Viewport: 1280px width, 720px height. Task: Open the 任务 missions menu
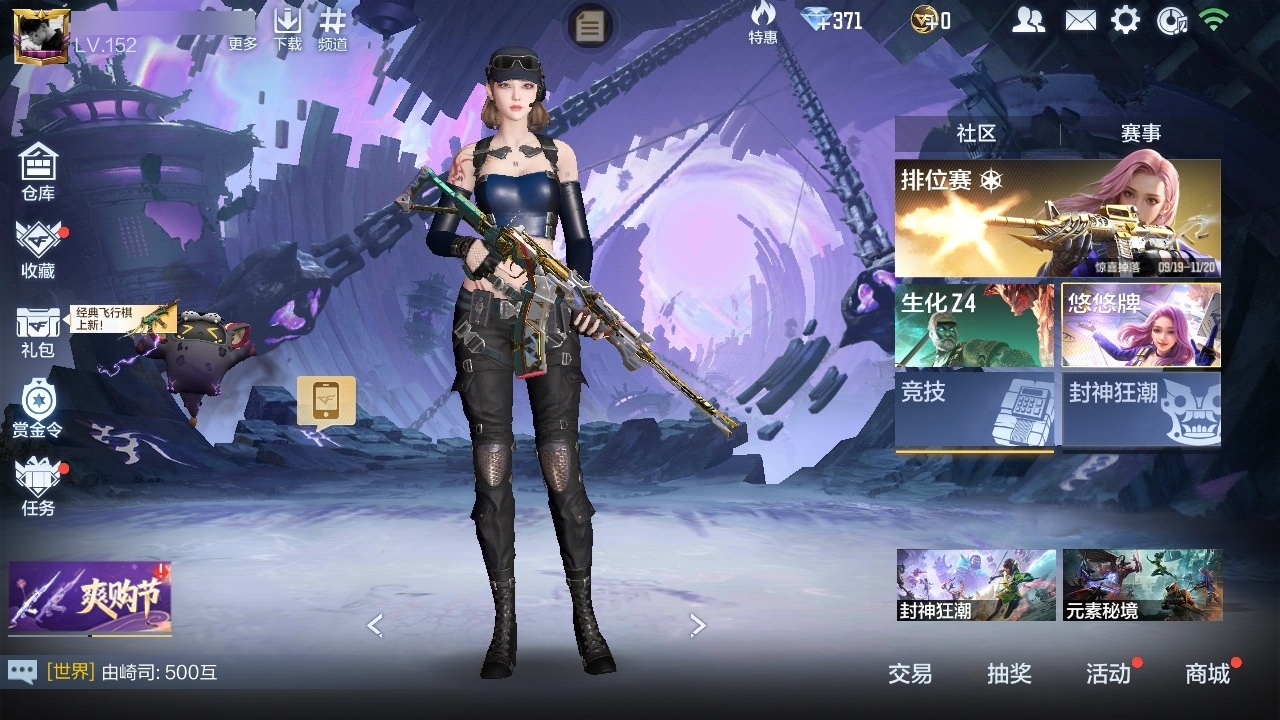coord(38,486)
